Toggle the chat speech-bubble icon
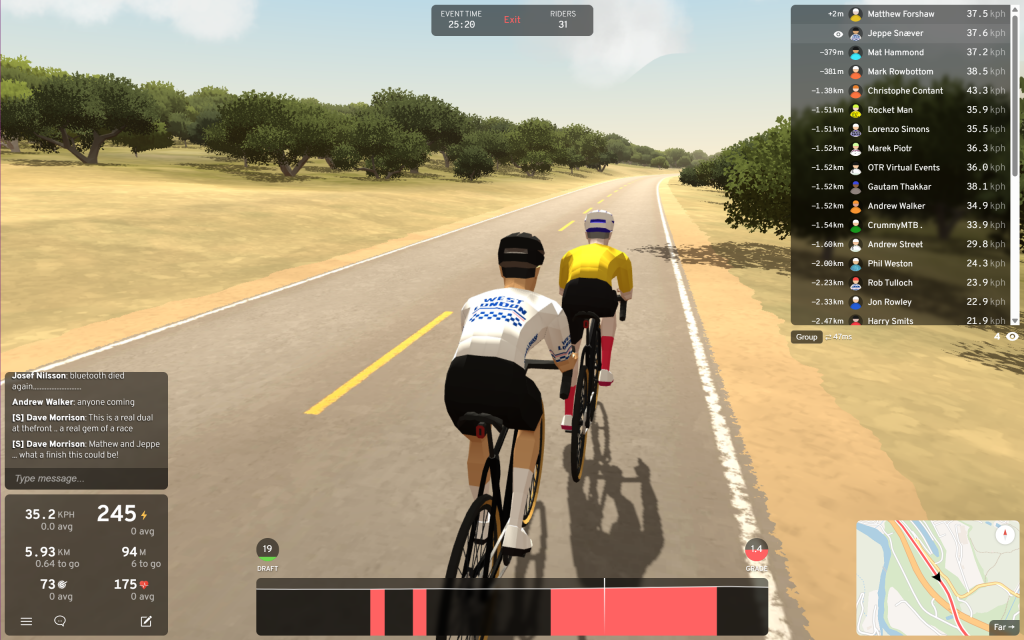The height and width of the screenshot is (640, 1024). click(60, 621)
